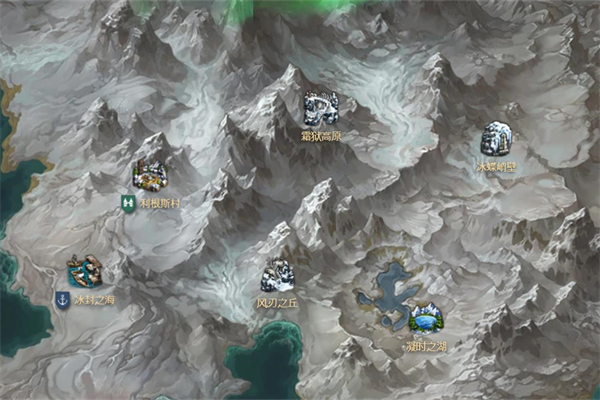Click the 冰封之海 harbor location icon
Viewport: 600px width, 400px height.
tap(84, 271)
